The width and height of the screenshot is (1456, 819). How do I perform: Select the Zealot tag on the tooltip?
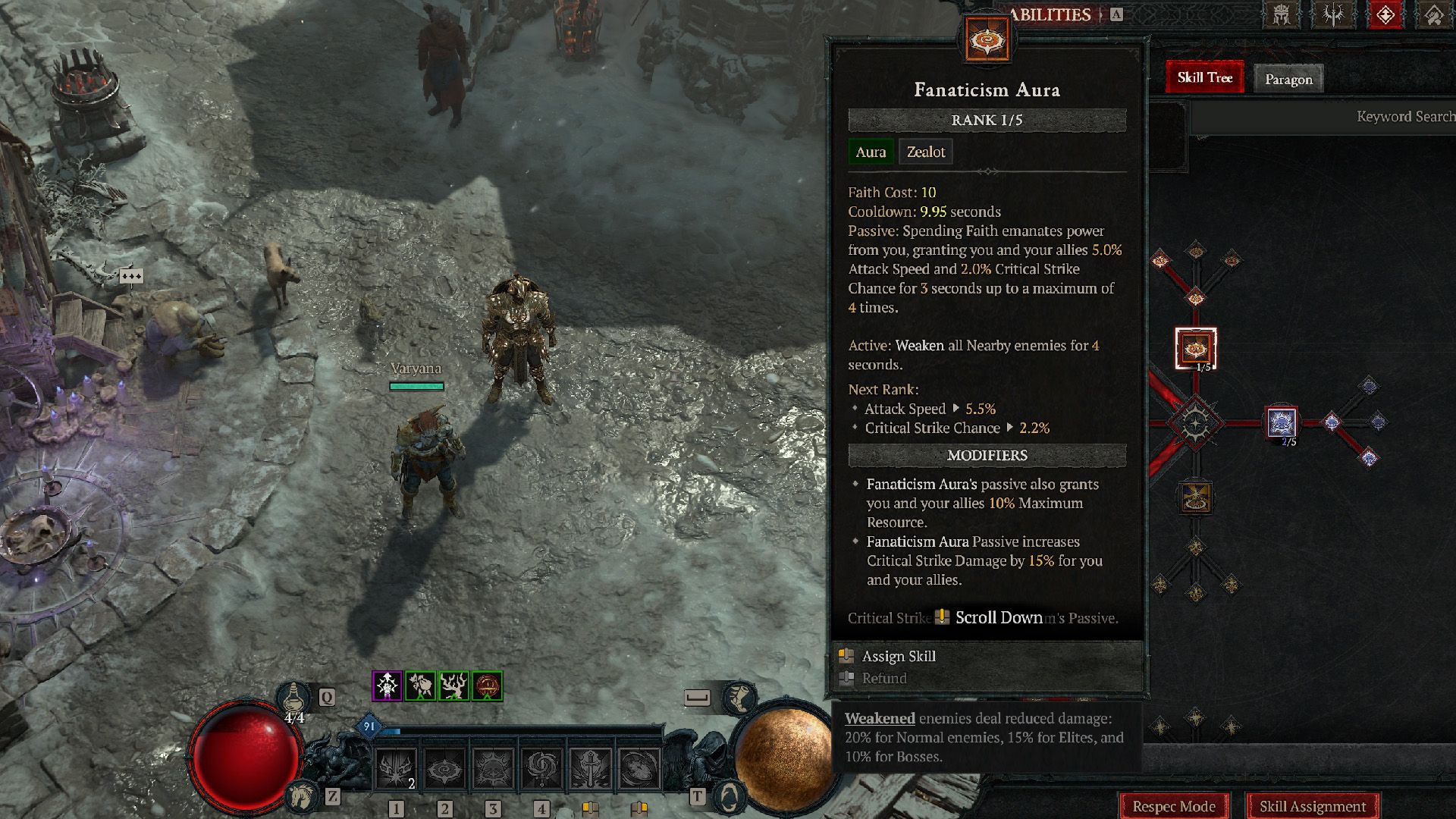925,152
